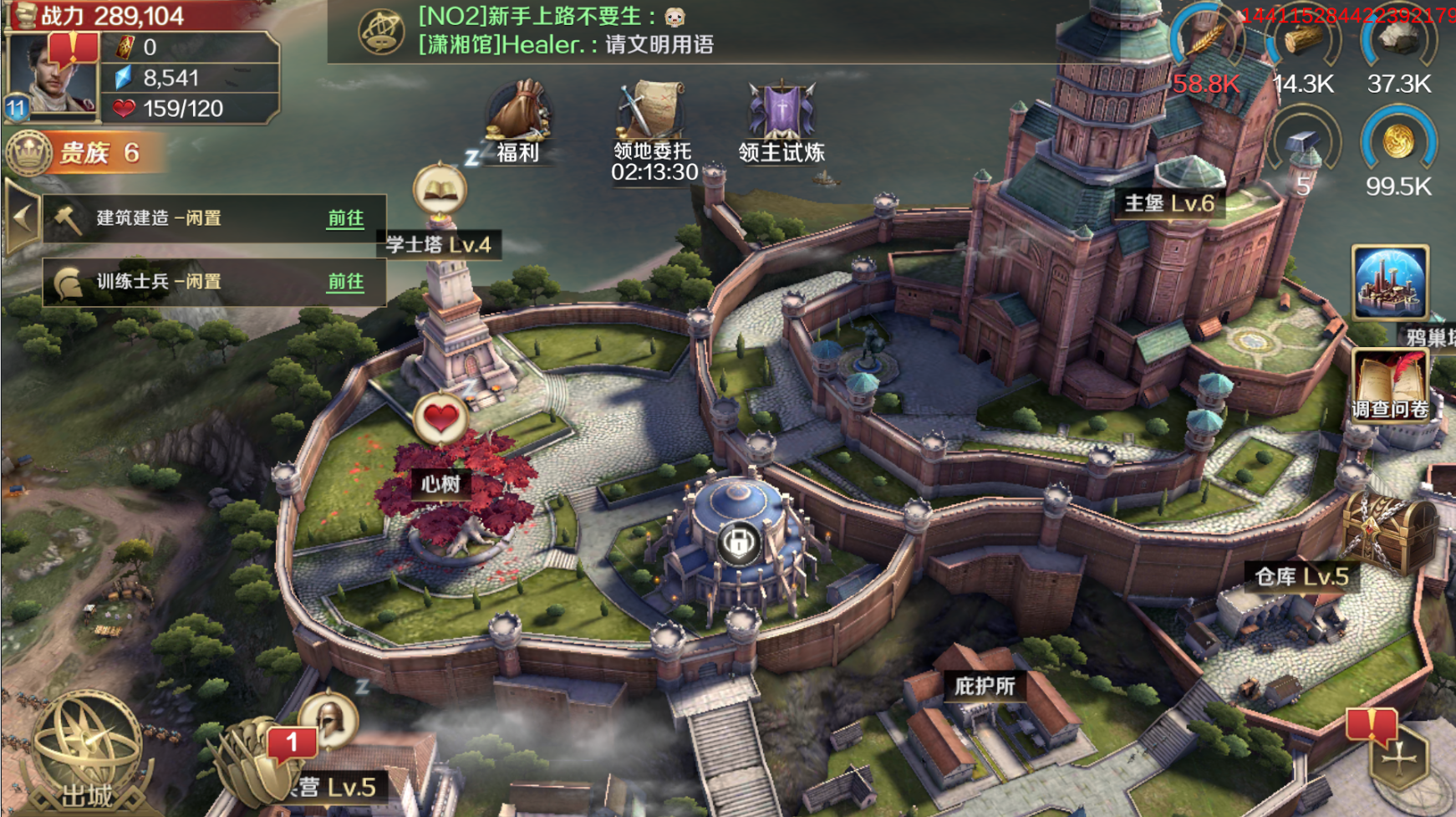Tap the helmet bubble above the barracks

click(x=329, y=717)
